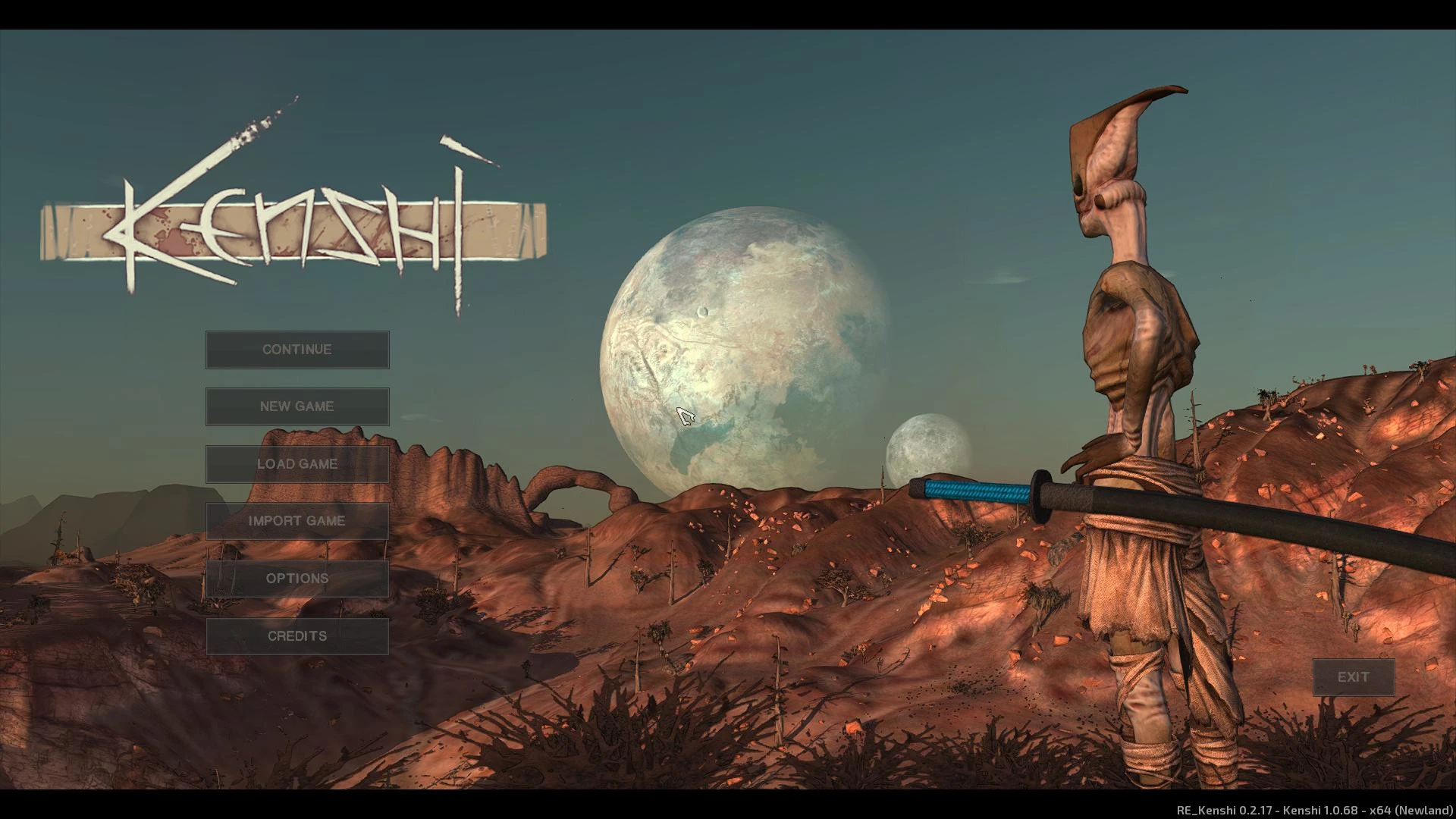Click the Continue button

(x=297, y=350)
